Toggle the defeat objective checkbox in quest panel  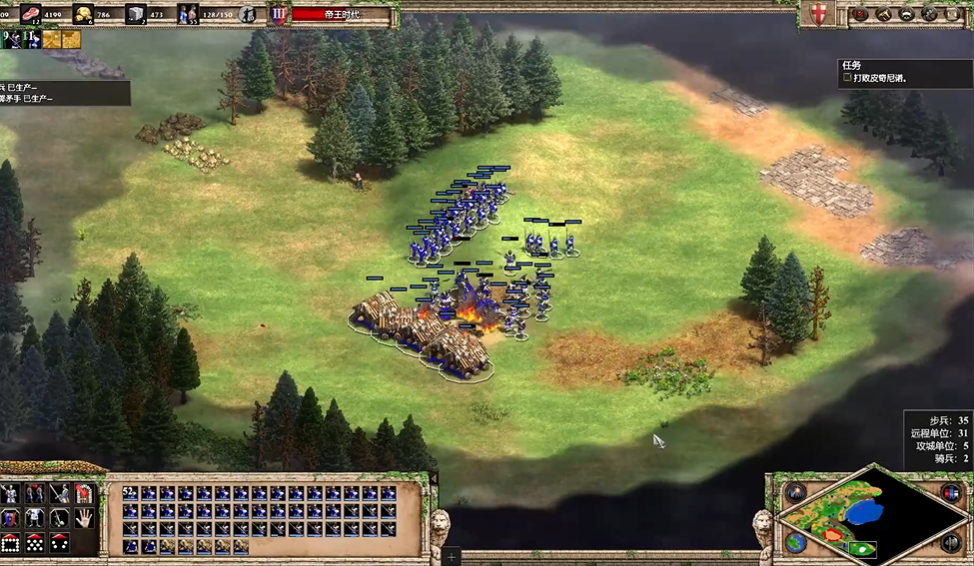click(x=847, y=77)
